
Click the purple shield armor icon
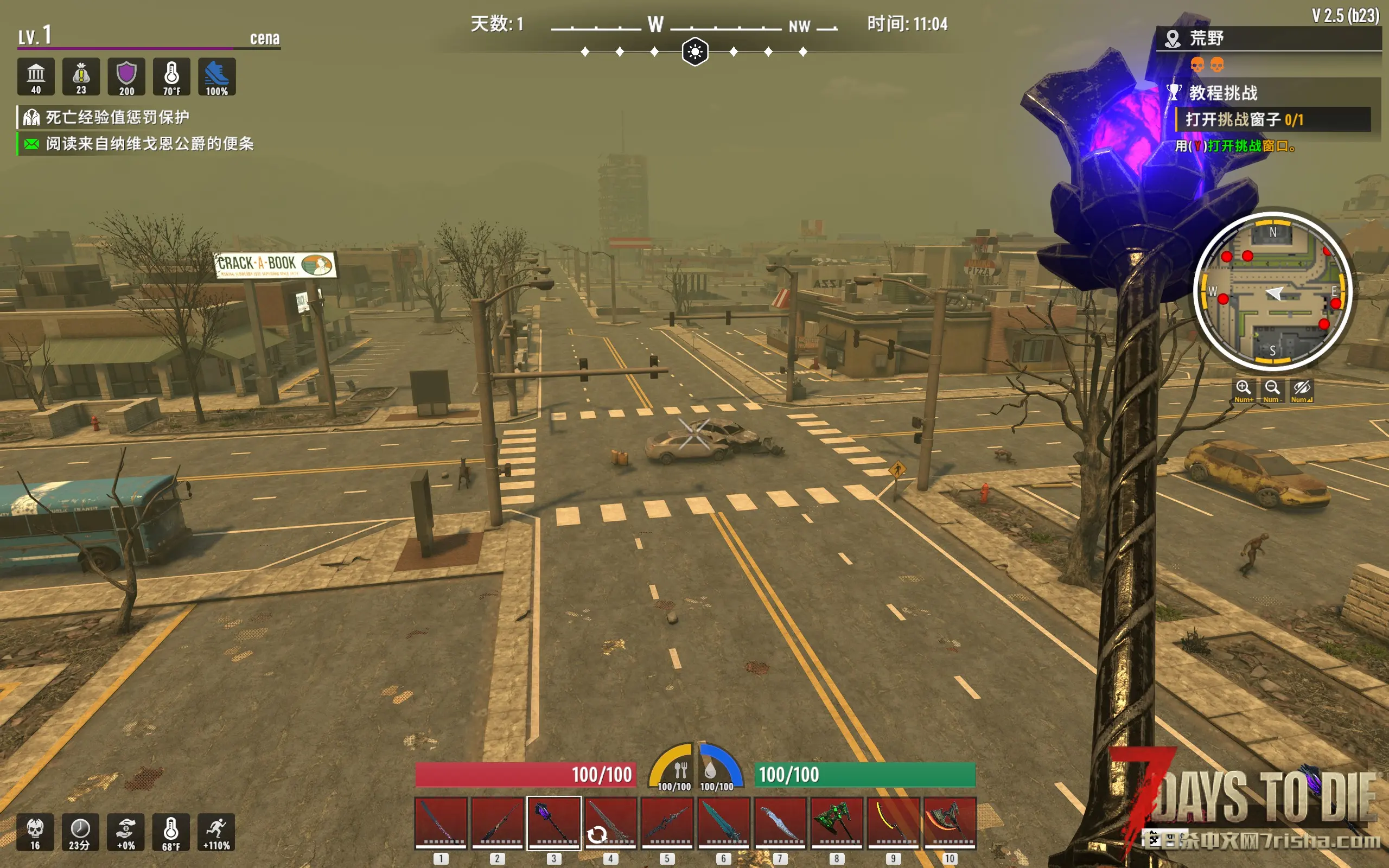(126, 77)
